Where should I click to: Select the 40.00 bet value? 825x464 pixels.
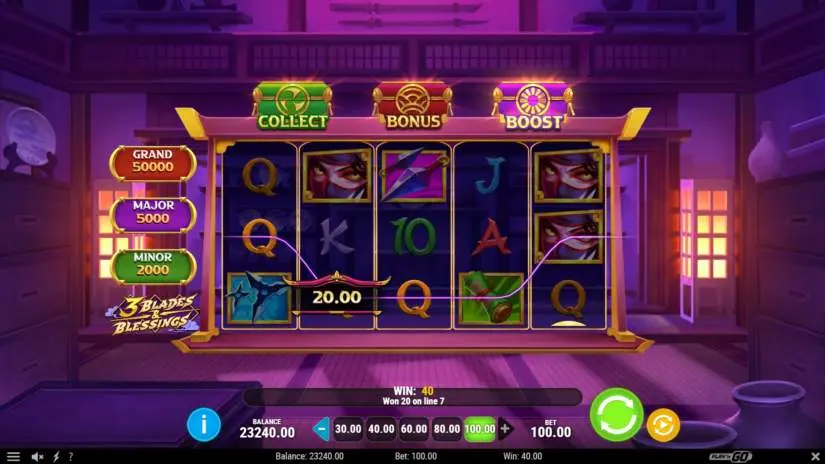click(381, 429)
